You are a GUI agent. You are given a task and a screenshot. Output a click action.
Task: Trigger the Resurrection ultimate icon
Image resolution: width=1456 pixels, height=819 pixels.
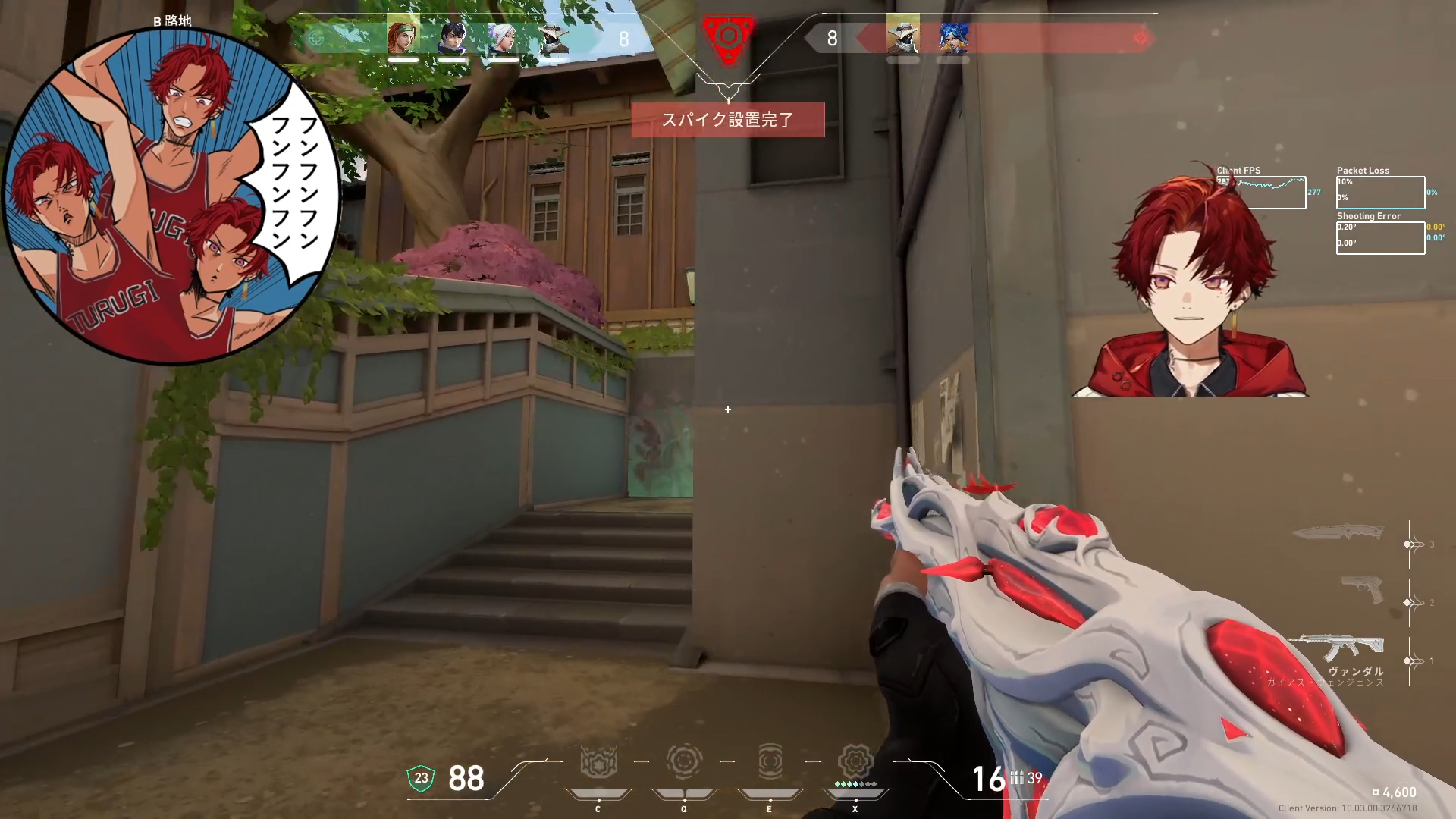pyautogui.click(x=855, y=762)
